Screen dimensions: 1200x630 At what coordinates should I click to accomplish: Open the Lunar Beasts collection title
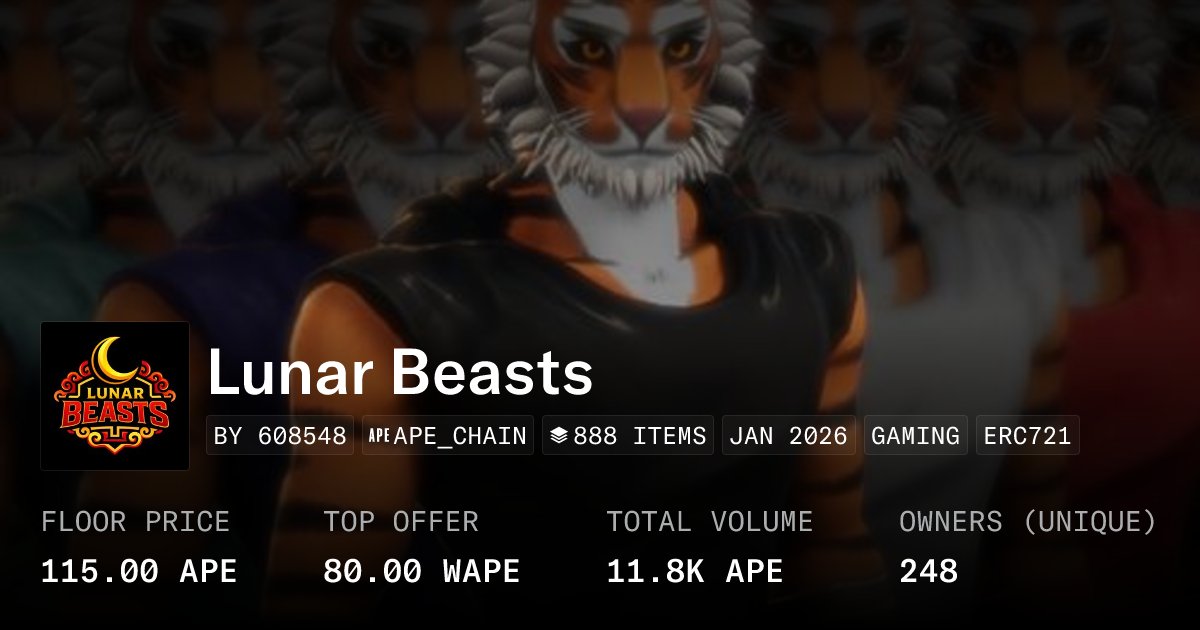tap(400, 374)
